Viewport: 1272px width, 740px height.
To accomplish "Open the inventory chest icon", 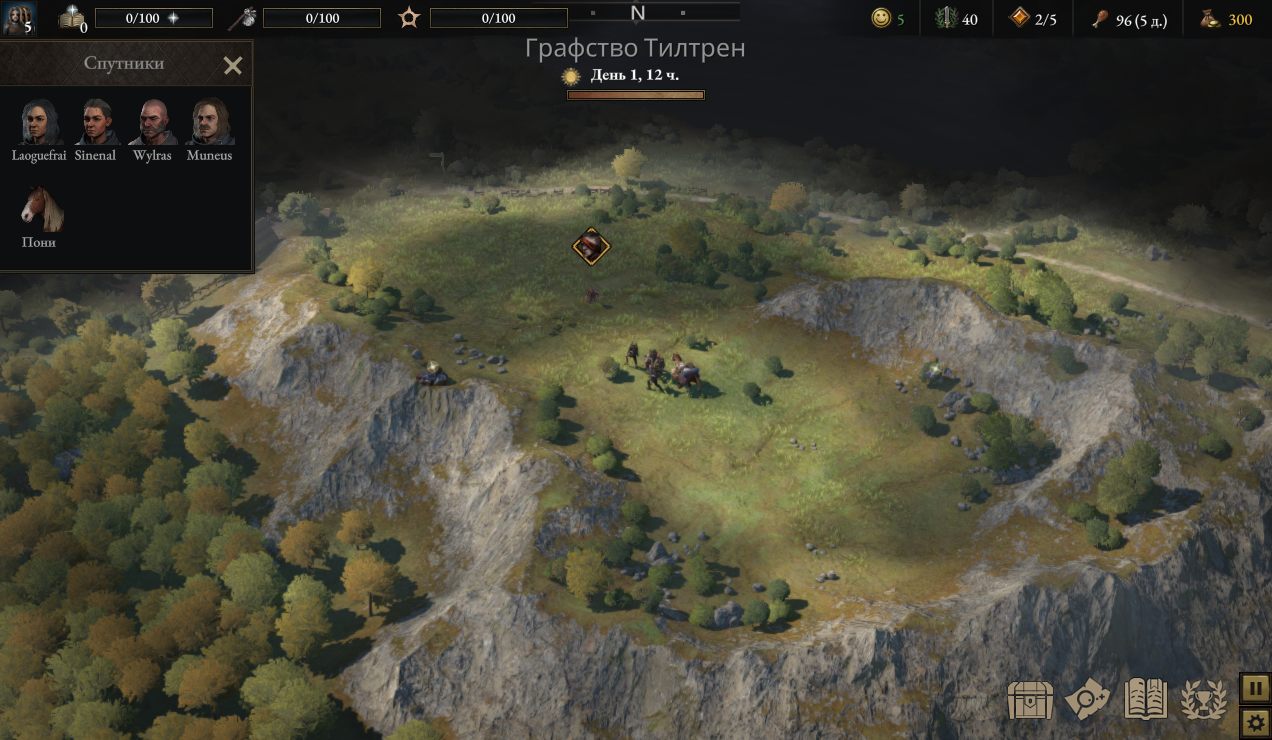I will coord(1028,700).
